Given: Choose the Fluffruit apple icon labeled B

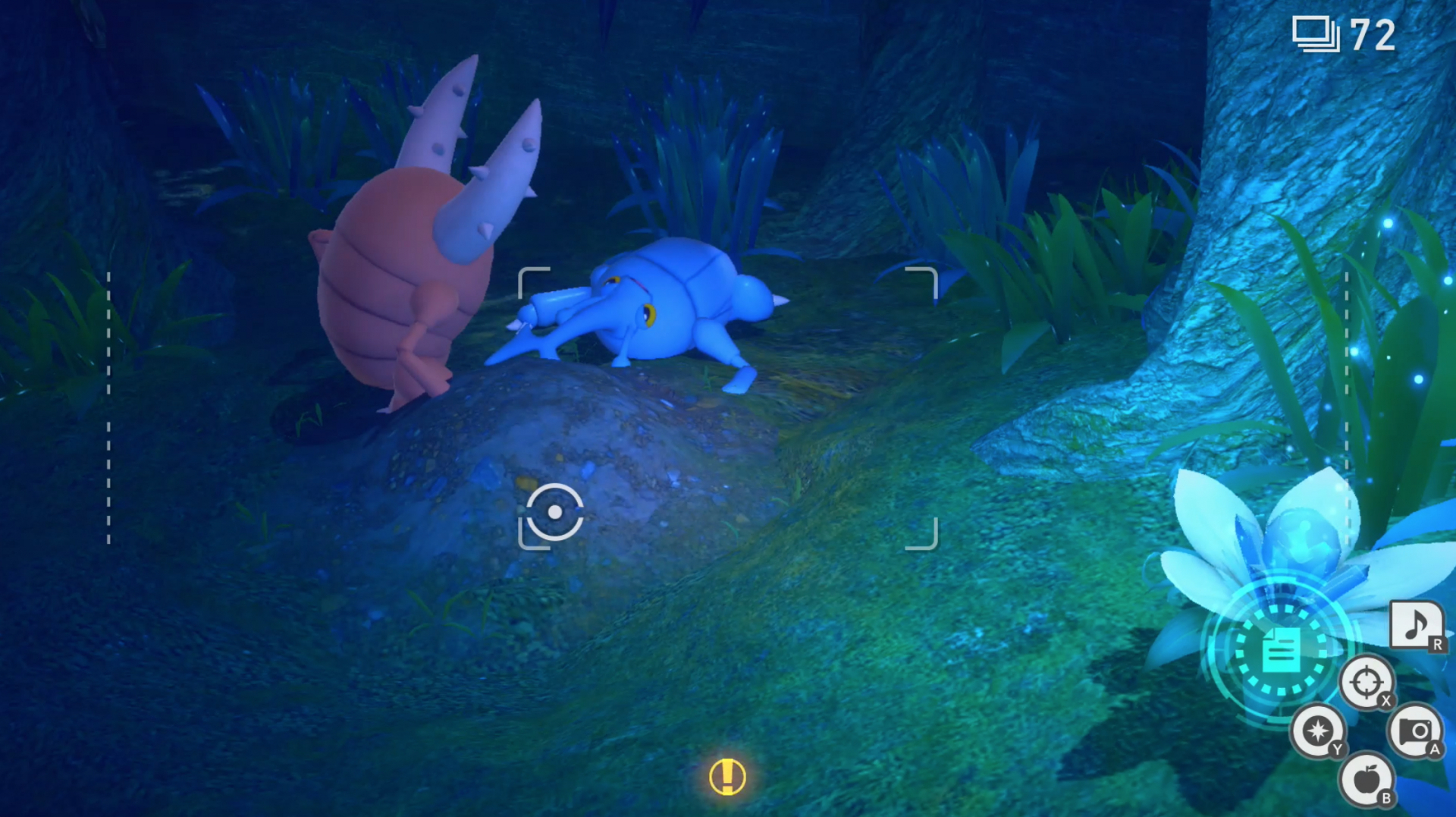Looking at the screenshot, I should point(1367,778).
